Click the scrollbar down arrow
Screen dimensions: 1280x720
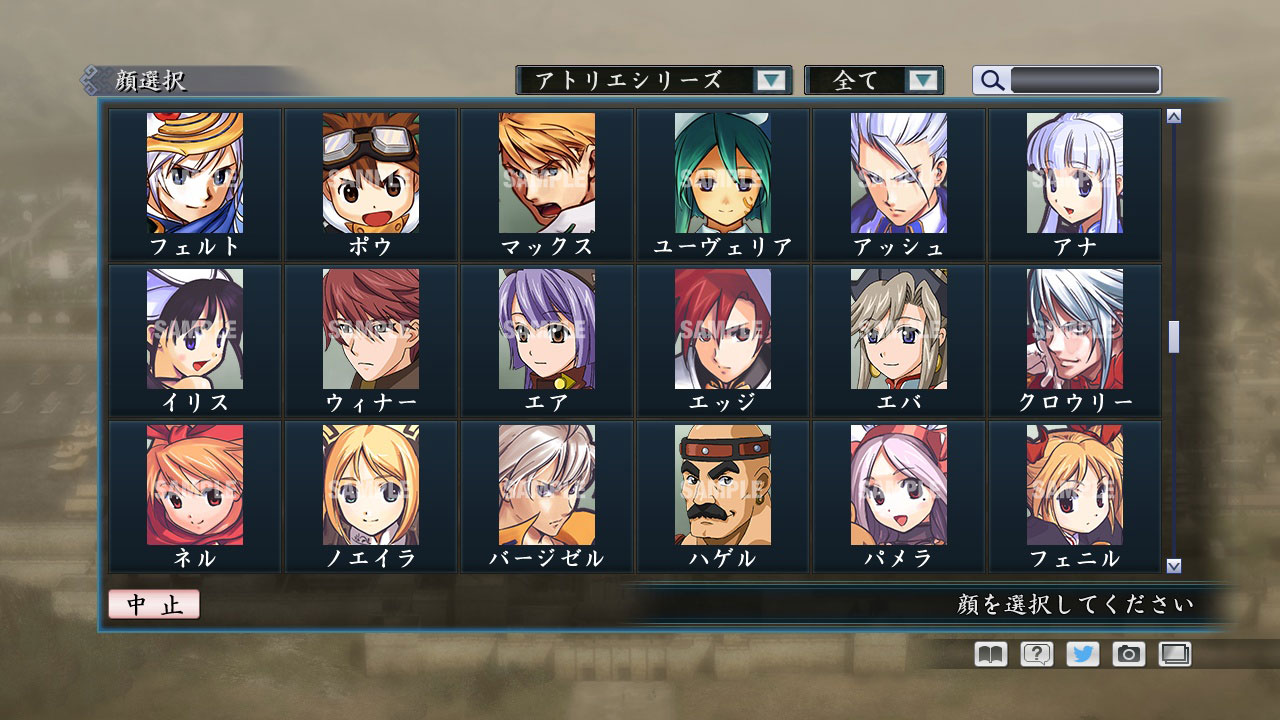pos(1172,565)
